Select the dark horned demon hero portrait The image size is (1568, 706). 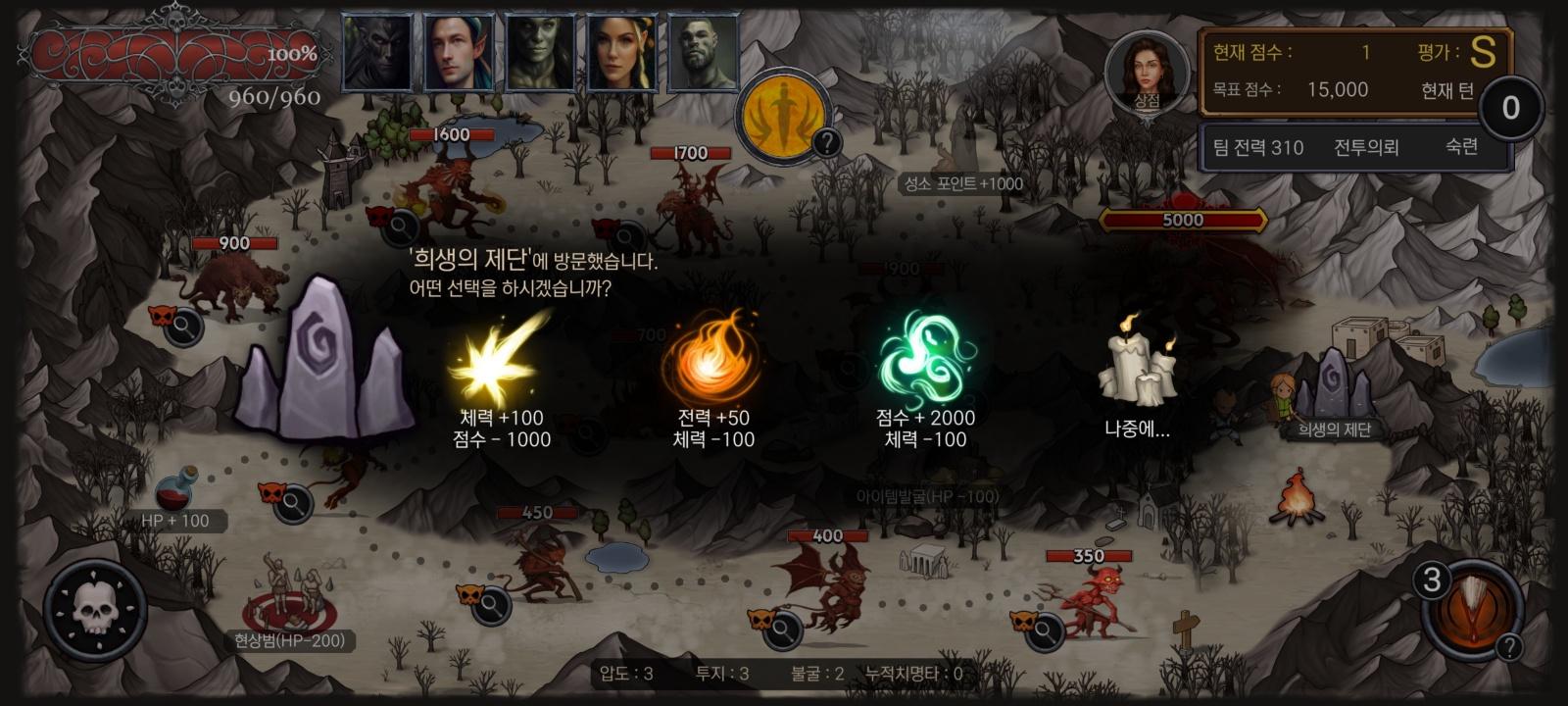click(378, 52)
